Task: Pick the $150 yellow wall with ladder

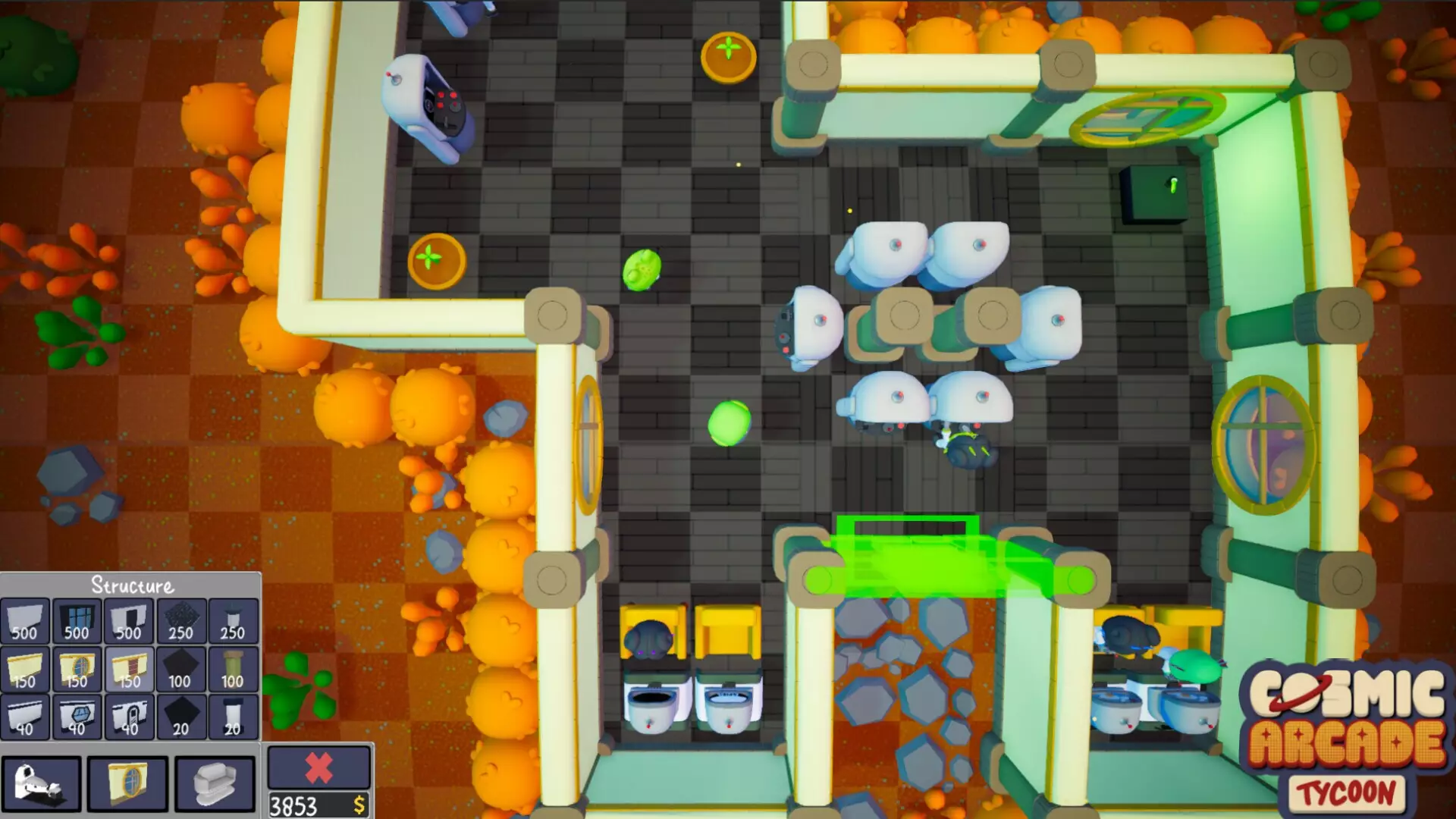Action: [128, 670]
